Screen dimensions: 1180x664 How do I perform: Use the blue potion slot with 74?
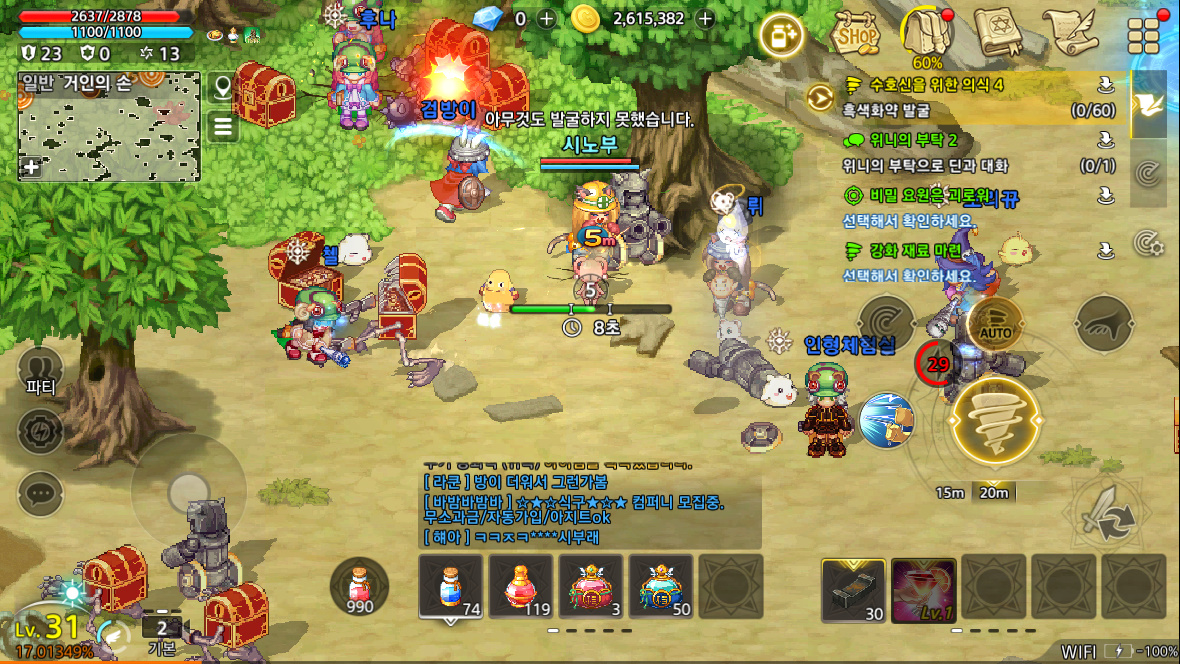point(451,587)
